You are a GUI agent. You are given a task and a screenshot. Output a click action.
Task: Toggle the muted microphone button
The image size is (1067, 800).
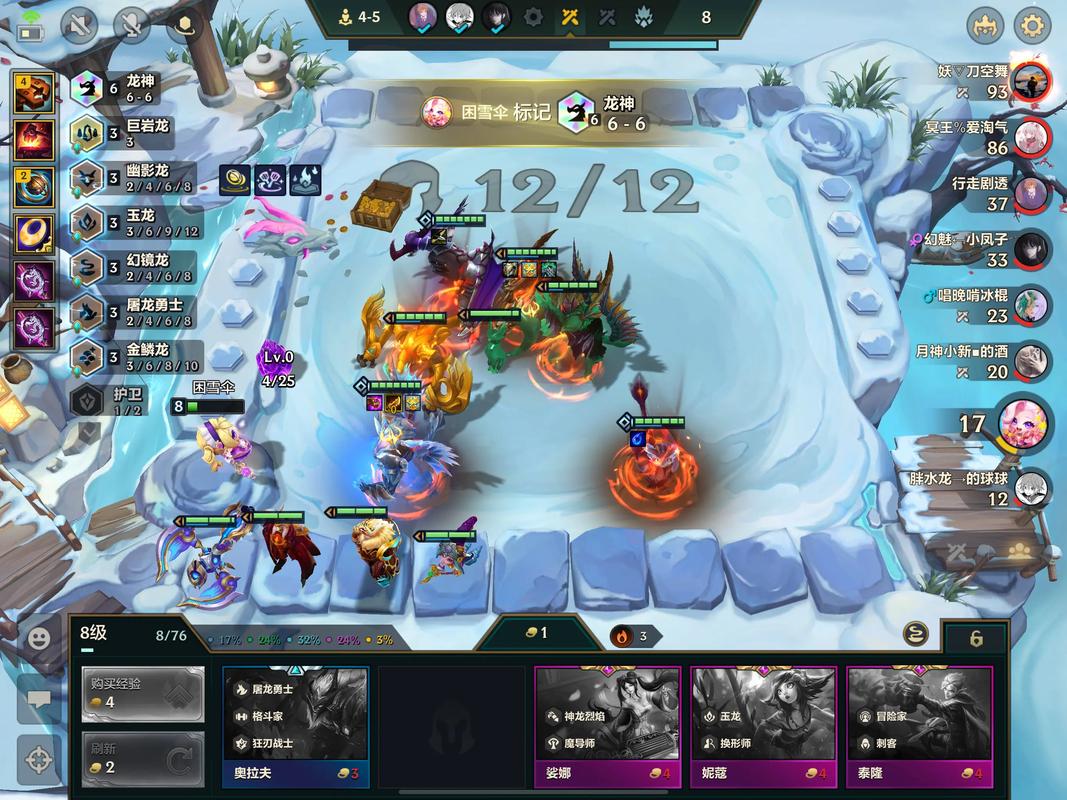point(132,25)
